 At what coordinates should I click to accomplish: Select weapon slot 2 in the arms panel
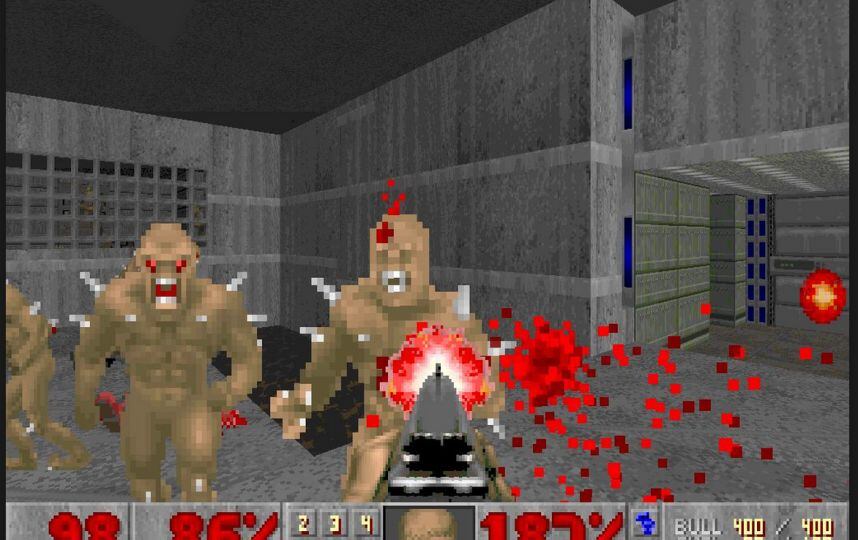pos(304,522)
